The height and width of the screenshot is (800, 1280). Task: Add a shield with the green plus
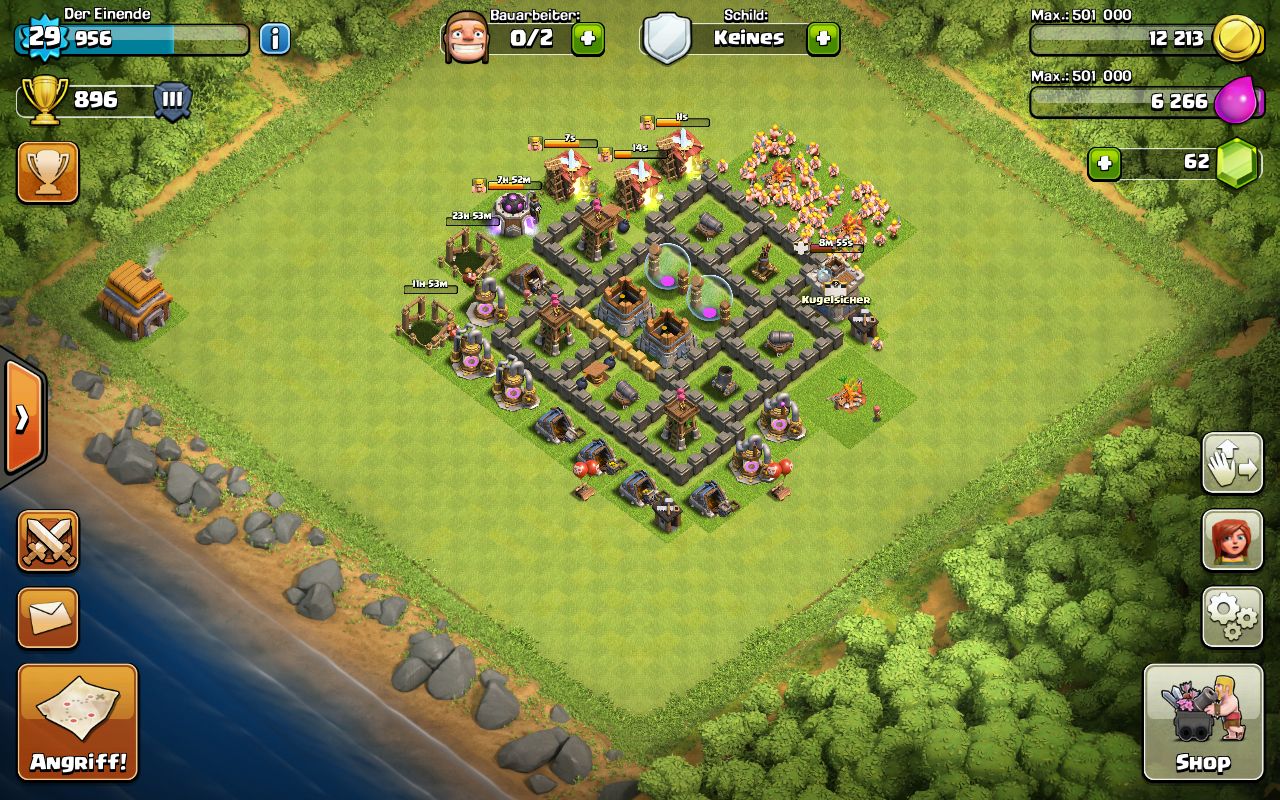point(823,39)
